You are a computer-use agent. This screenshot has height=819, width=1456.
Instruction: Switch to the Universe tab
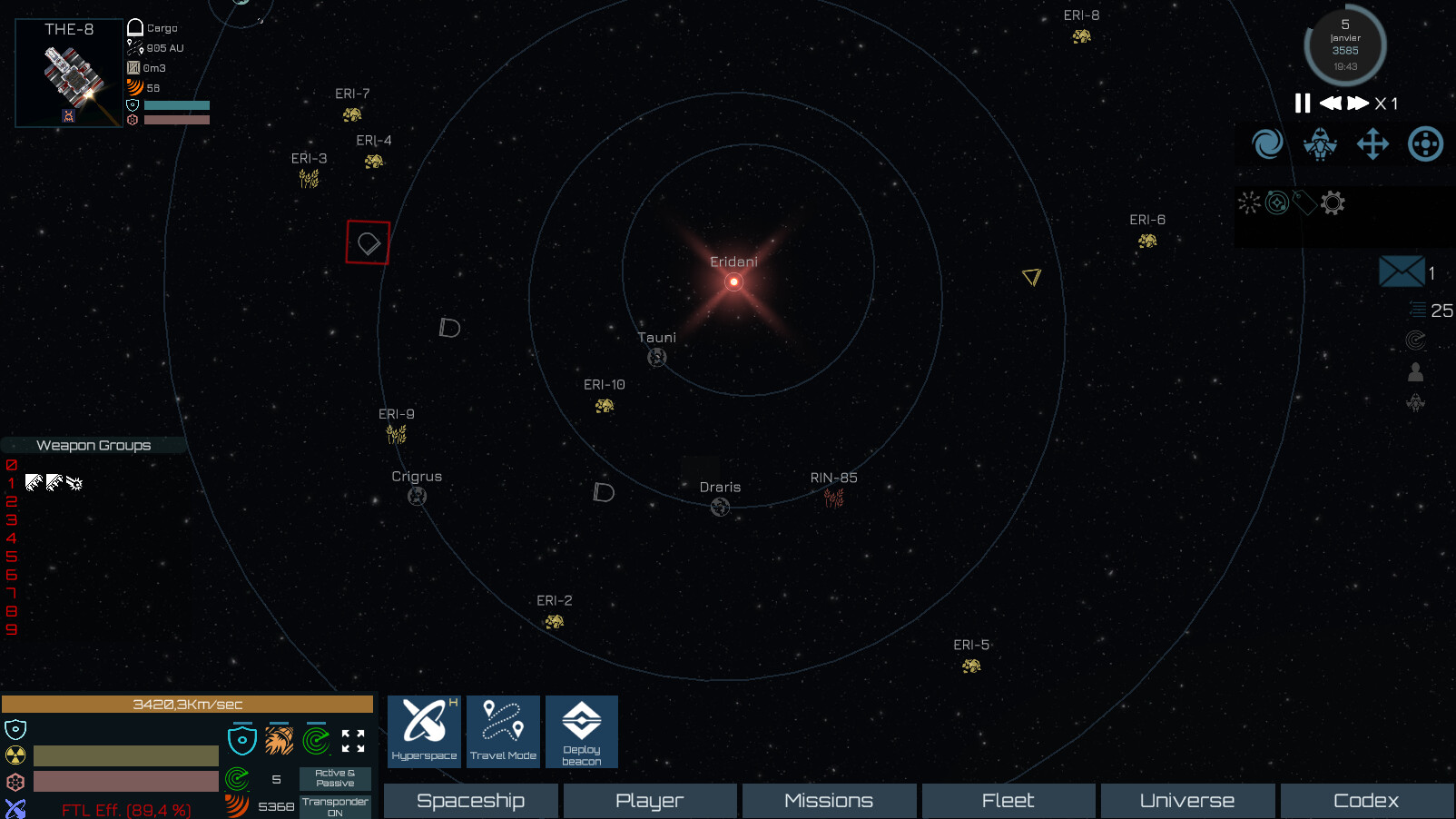pyautogui.click(x=1186, y=800)
